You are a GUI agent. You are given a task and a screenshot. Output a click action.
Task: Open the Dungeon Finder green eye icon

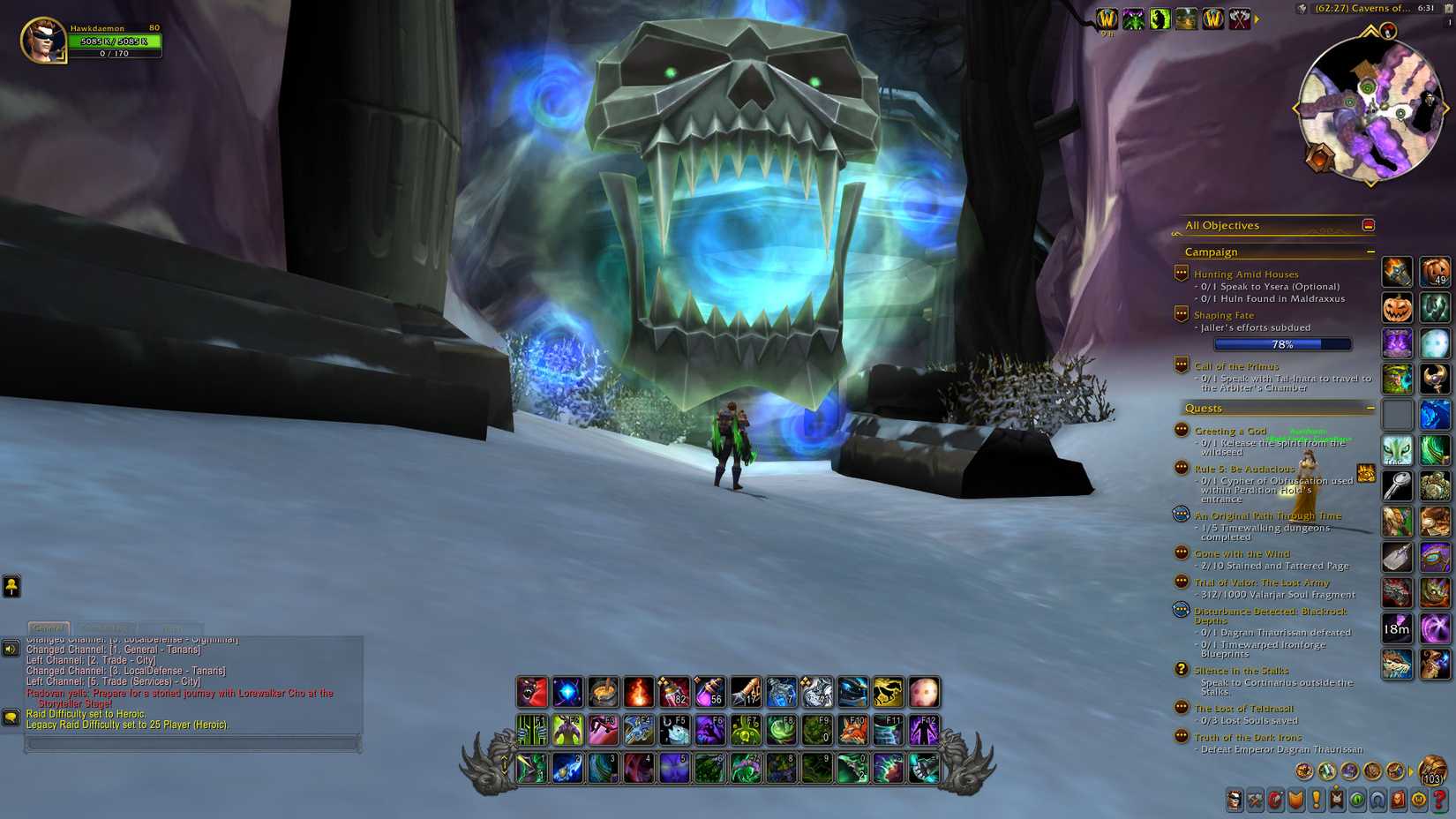(x=1357, y=801)
